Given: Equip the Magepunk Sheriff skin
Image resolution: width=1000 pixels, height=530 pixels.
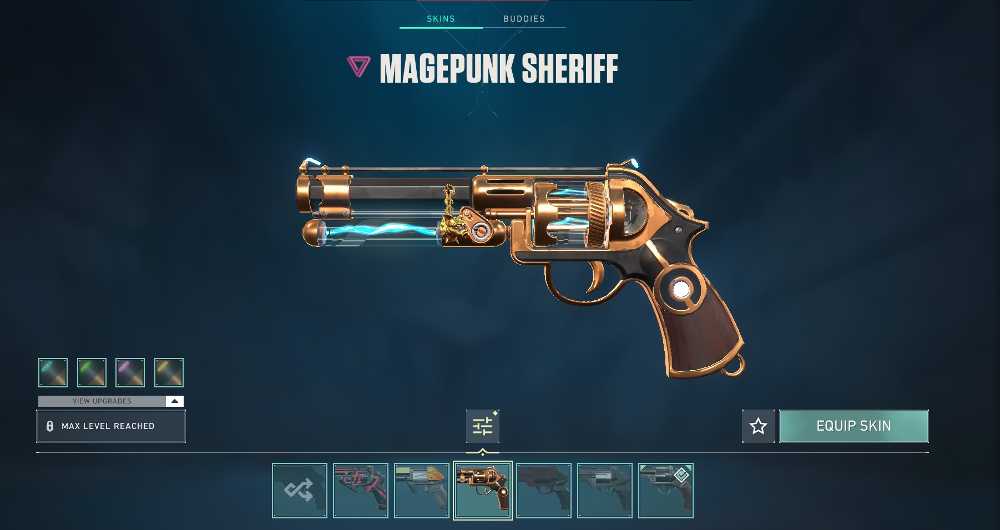Looking at the screenshot, I should (x=853, y=426).
